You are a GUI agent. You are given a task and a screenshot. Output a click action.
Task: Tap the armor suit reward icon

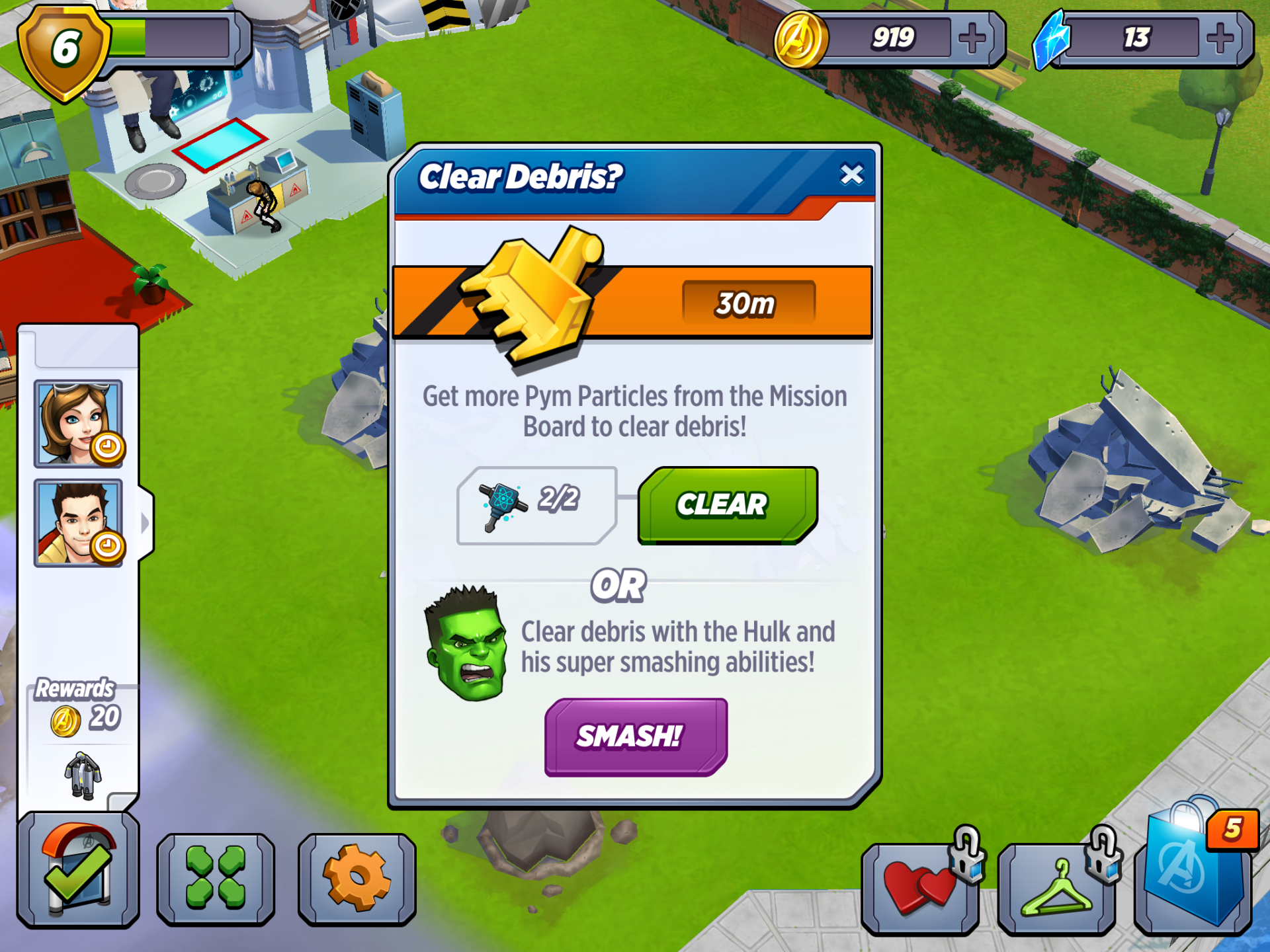coord(83,775)
